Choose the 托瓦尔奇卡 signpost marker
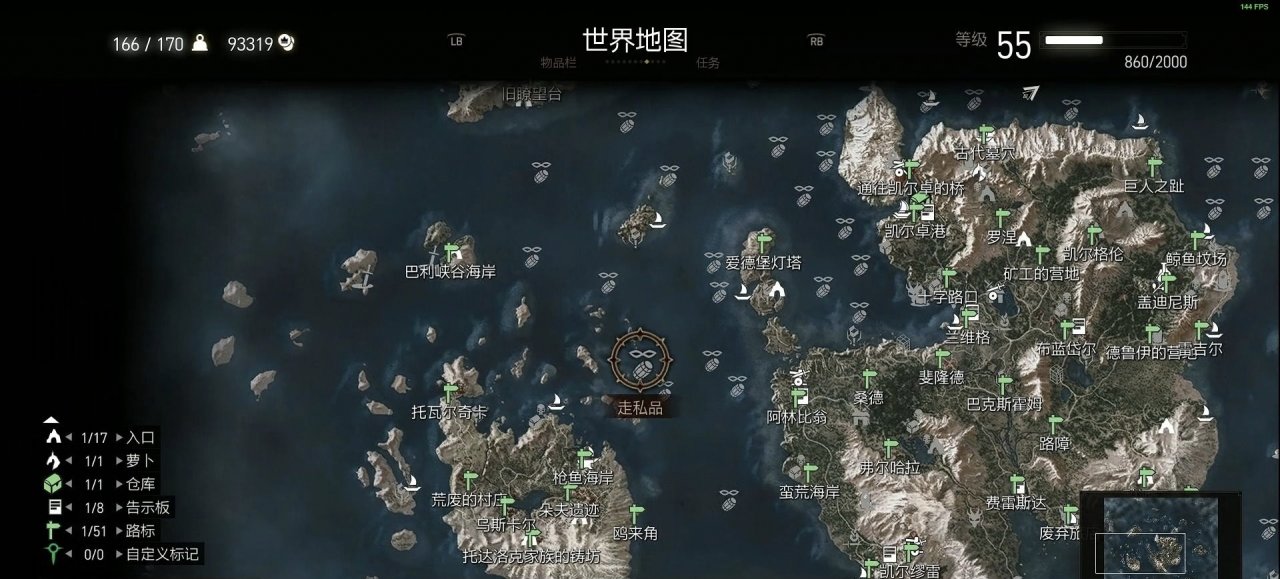1280x579 pixels. point(450,391)
